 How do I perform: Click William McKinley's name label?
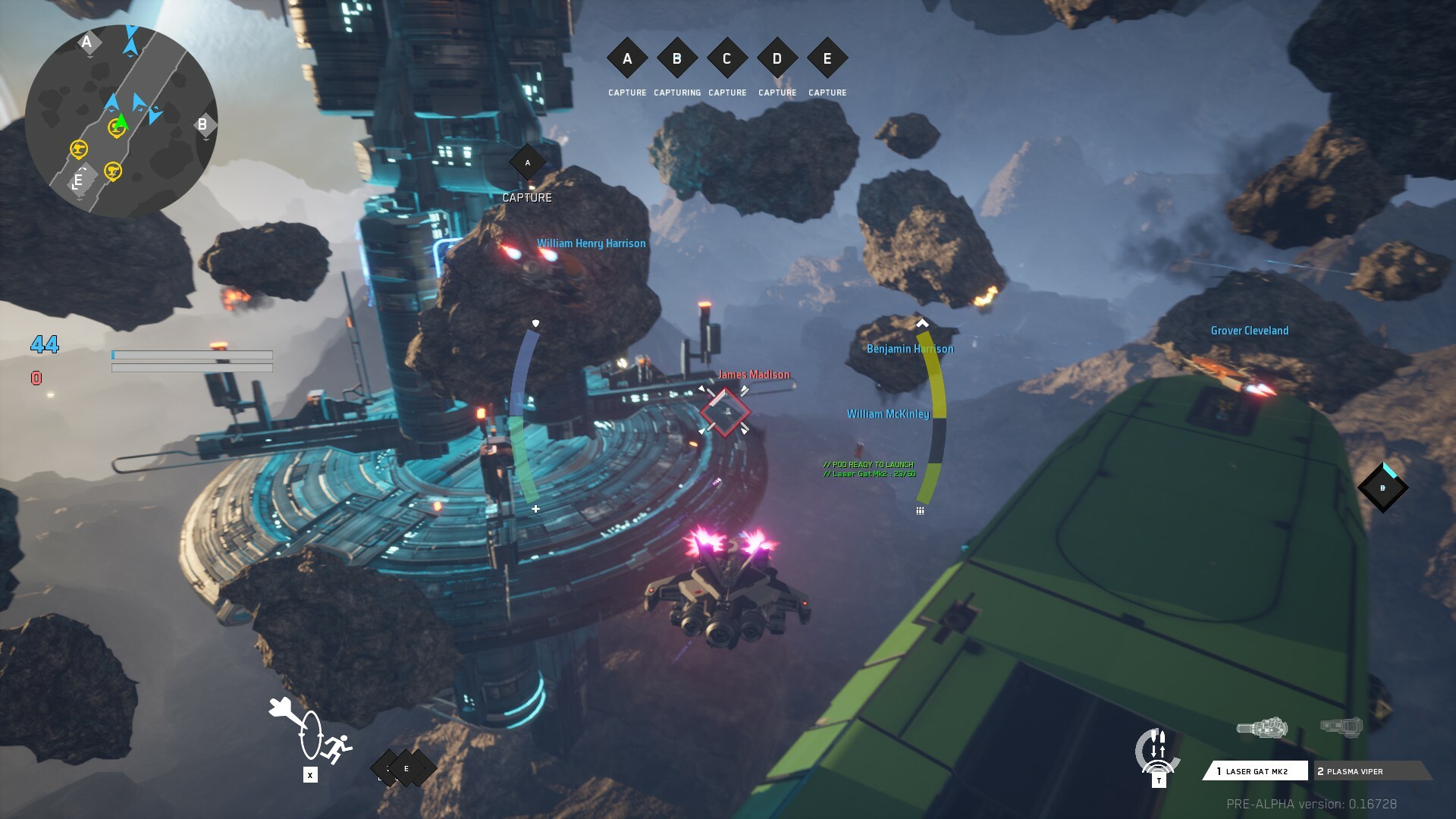tap(887, 413)
